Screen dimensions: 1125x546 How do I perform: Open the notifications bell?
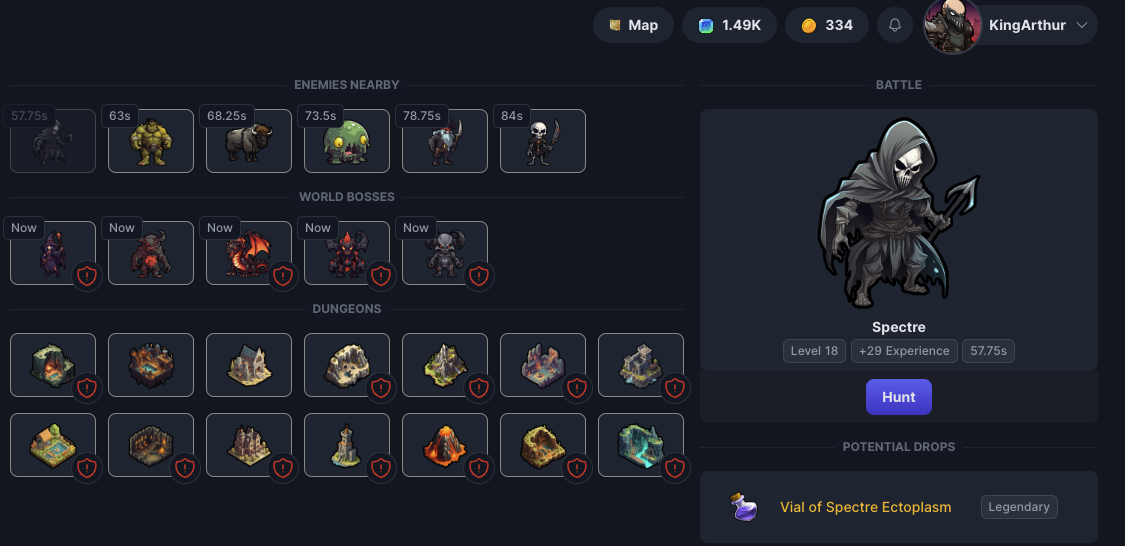[894, 25]
